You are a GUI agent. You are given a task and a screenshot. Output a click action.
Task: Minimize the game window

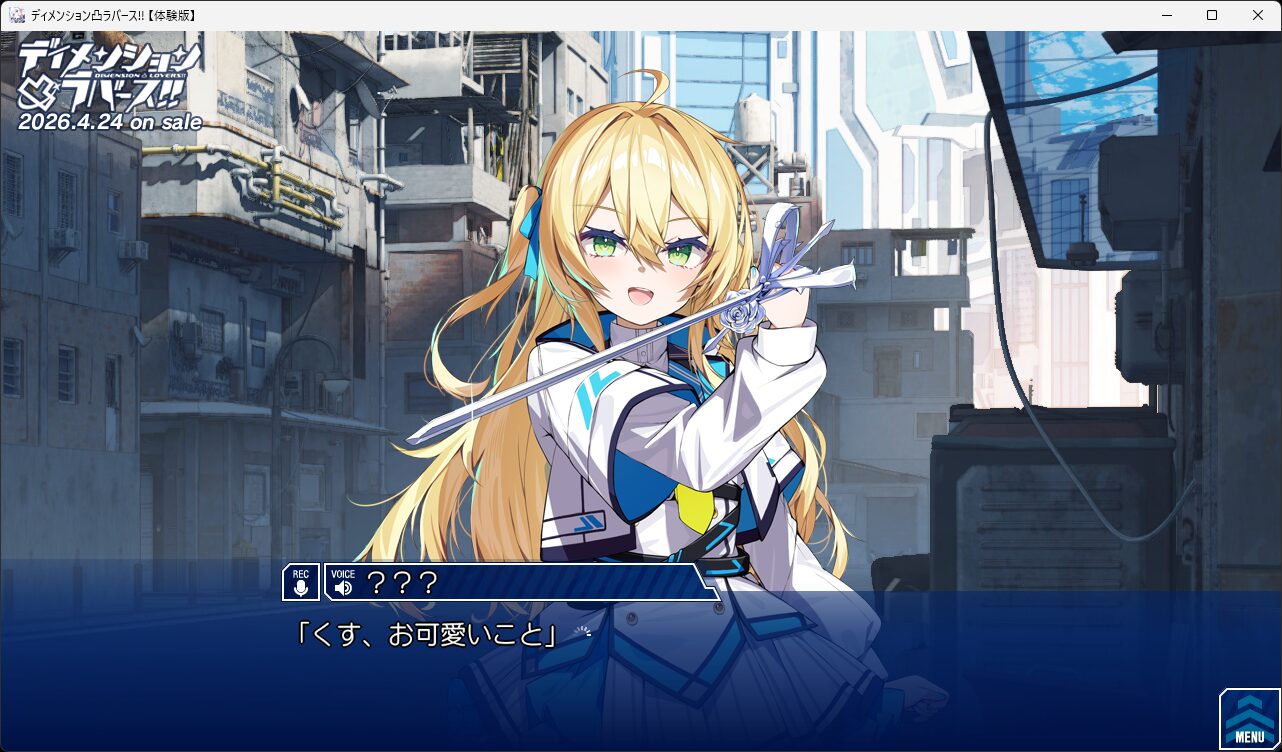point(1166,15)
